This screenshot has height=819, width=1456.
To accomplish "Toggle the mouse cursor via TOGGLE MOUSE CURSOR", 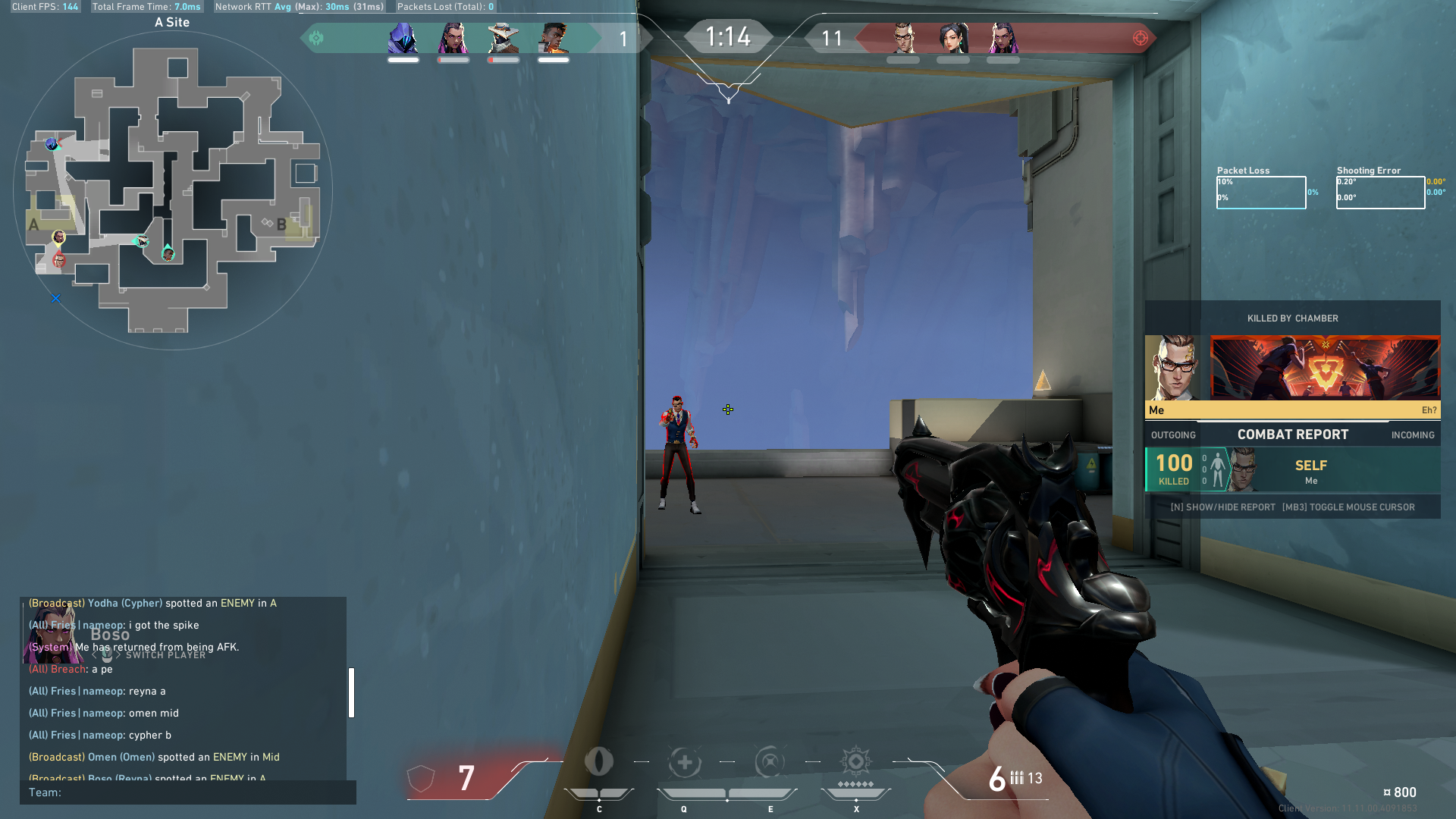I will pyautogui.click(x=1349, y=507).
